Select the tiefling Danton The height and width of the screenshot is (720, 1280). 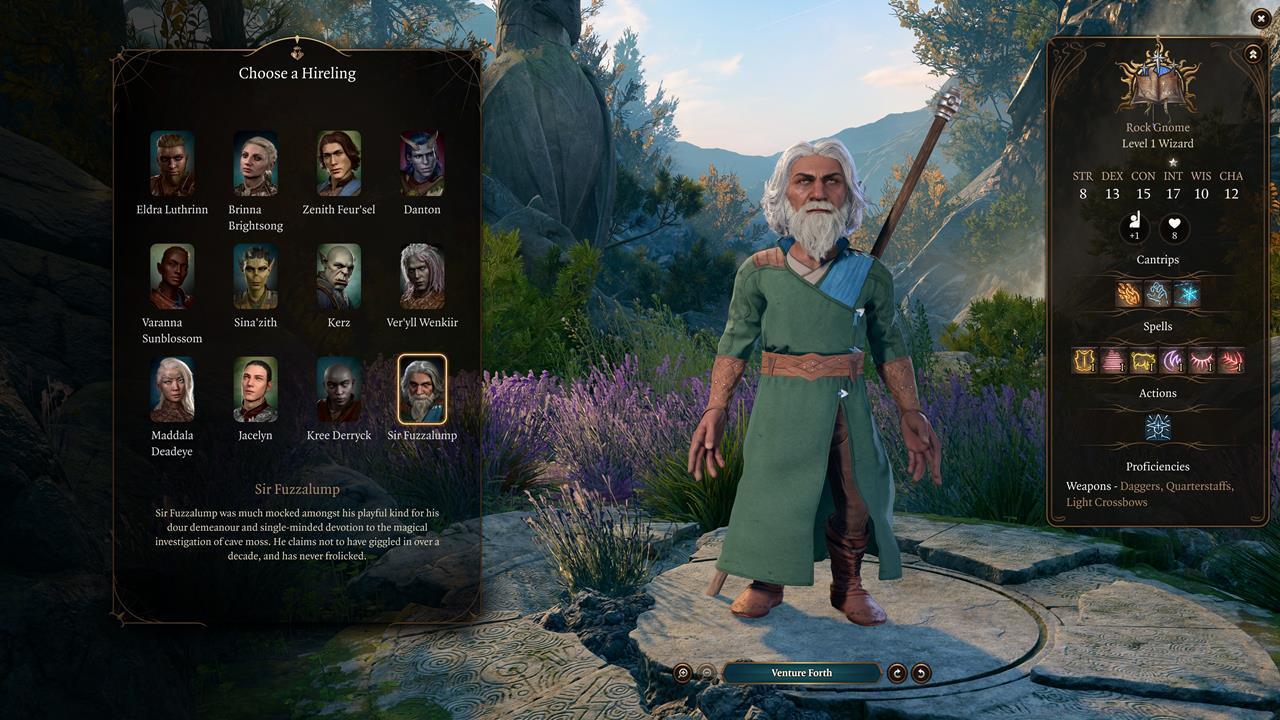click(422, 163)
